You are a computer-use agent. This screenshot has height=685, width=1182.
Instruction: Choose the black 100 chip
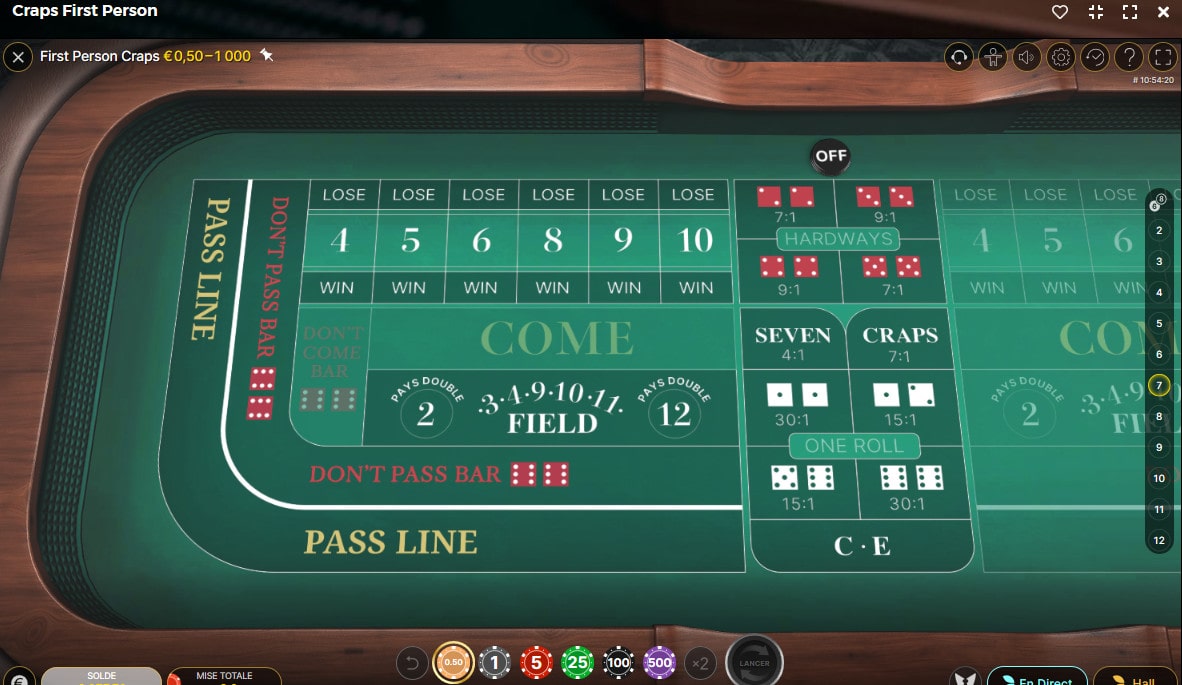(618, 662)
